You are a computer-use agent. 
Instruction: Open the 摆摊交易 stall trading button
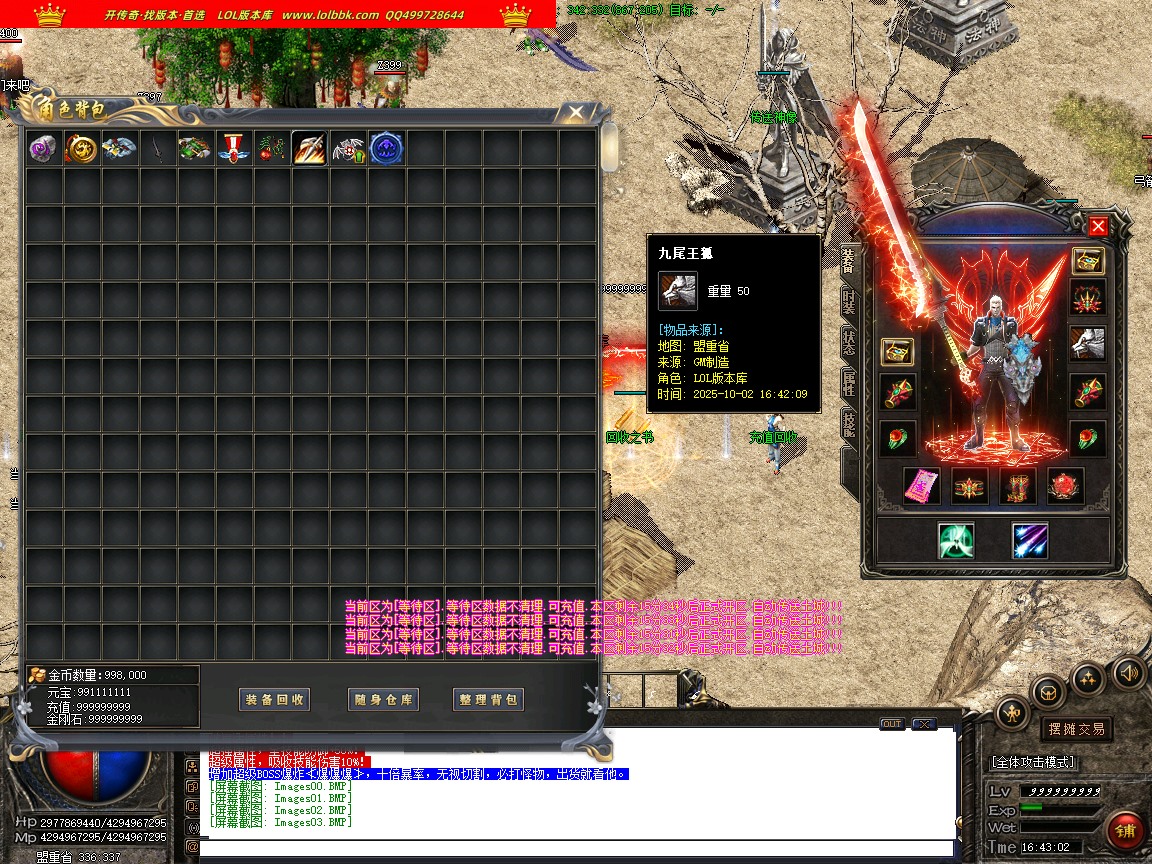coord(1076,729)
